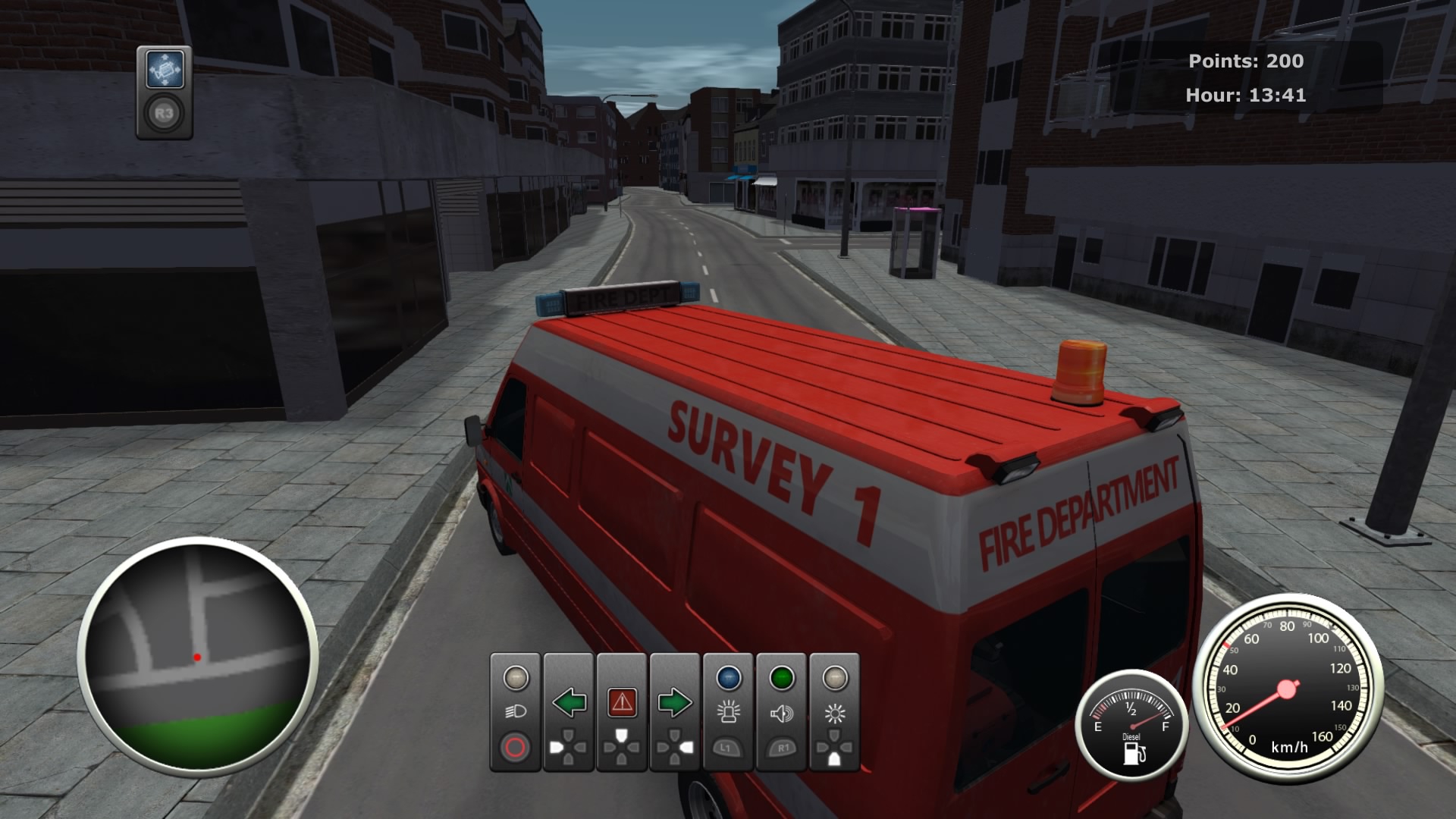Click the Points: 200 display
This screenshot has width=1456, height=819.
coord(1245,62)
